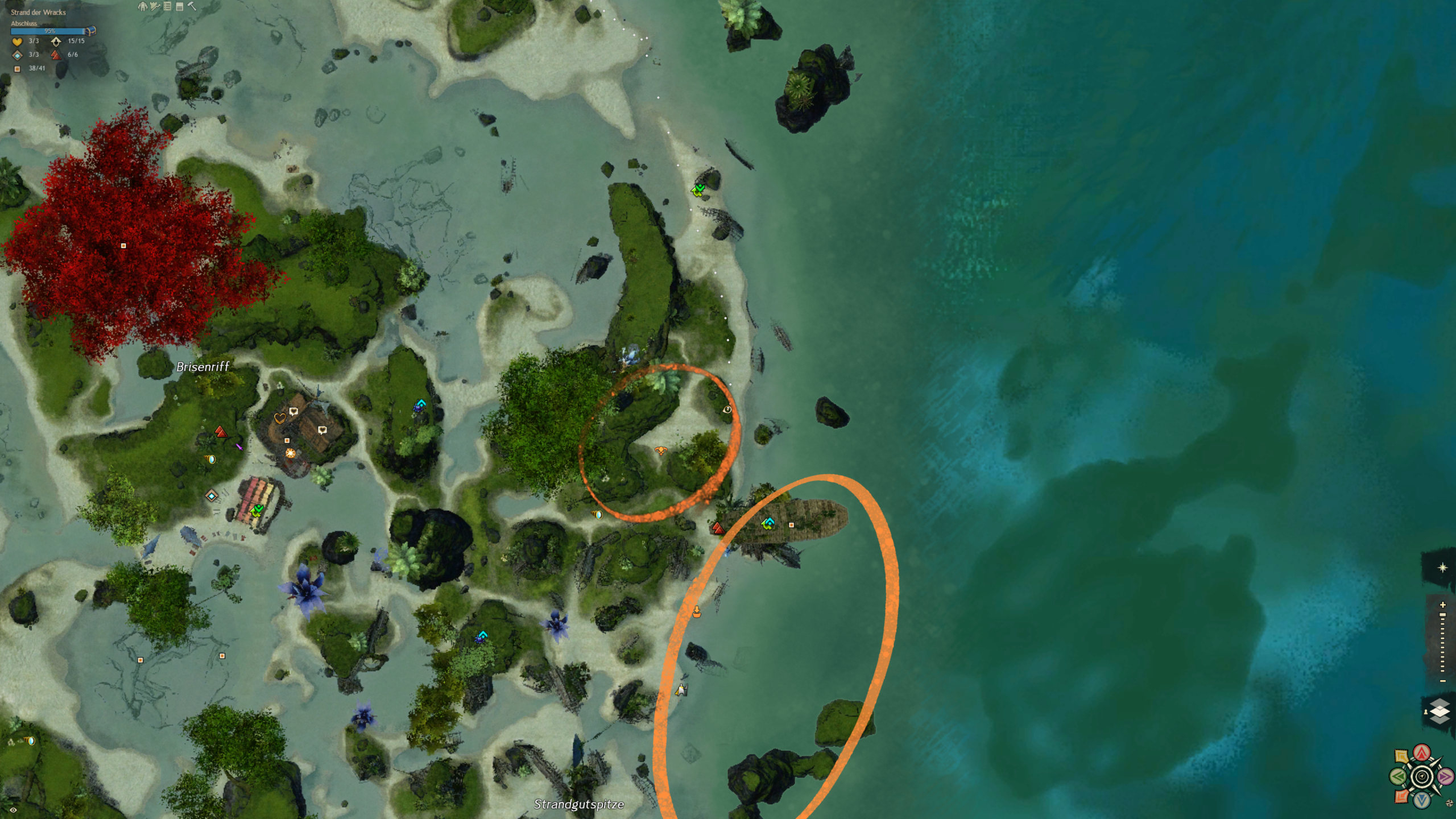Image resolution: width=1456 pixels, height=819 pixels.
Task: Select the red hero challenge marker near Brisenriff
Action: point(221,432)
